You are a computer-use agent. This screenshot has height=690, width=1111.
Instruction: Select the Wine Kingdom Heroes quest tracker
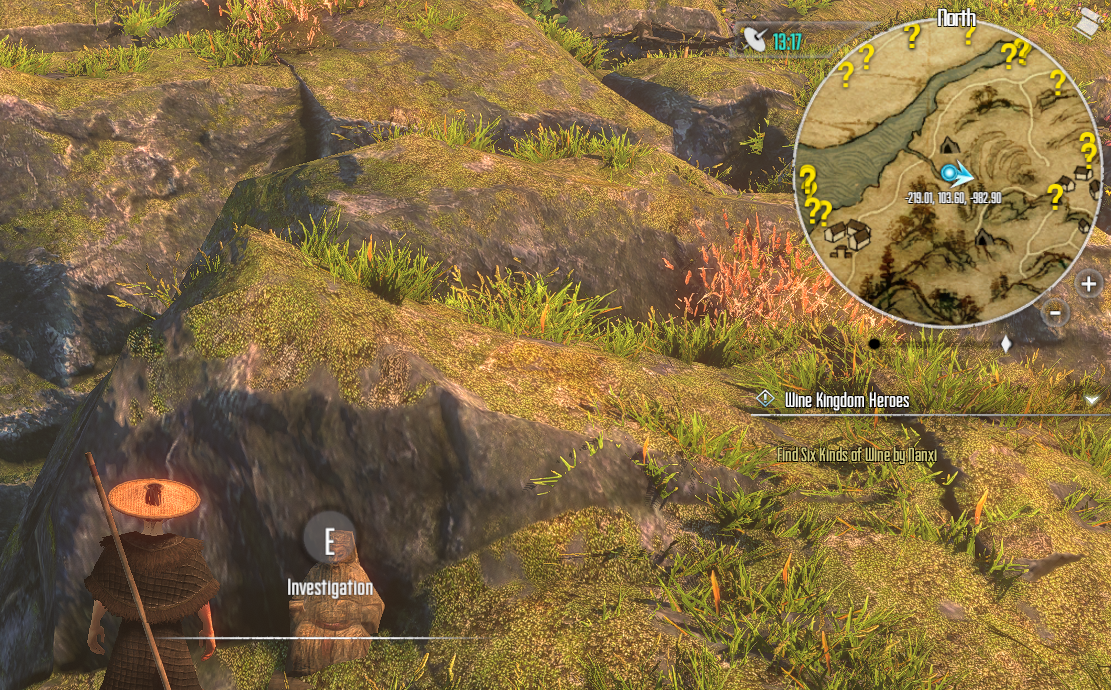pos(847,400)
